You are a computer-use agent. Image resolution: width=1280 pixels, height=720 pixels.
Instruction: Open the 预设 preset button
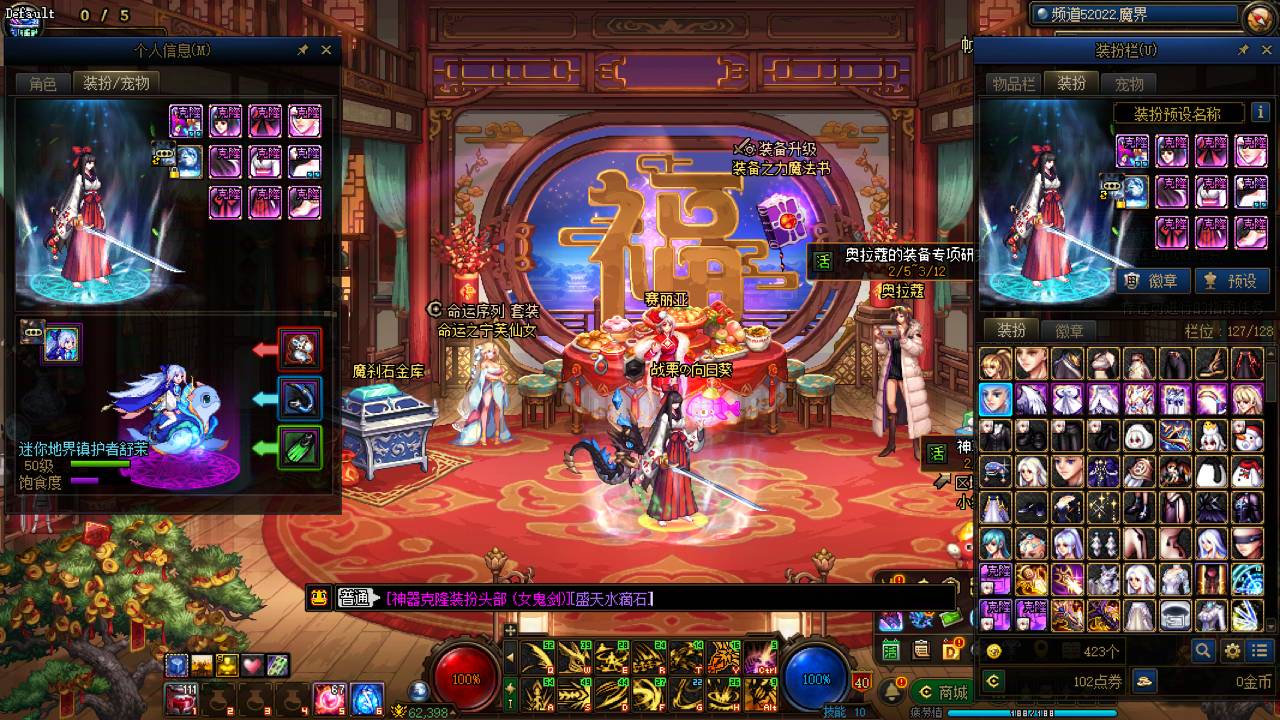tap(1229, 281)
